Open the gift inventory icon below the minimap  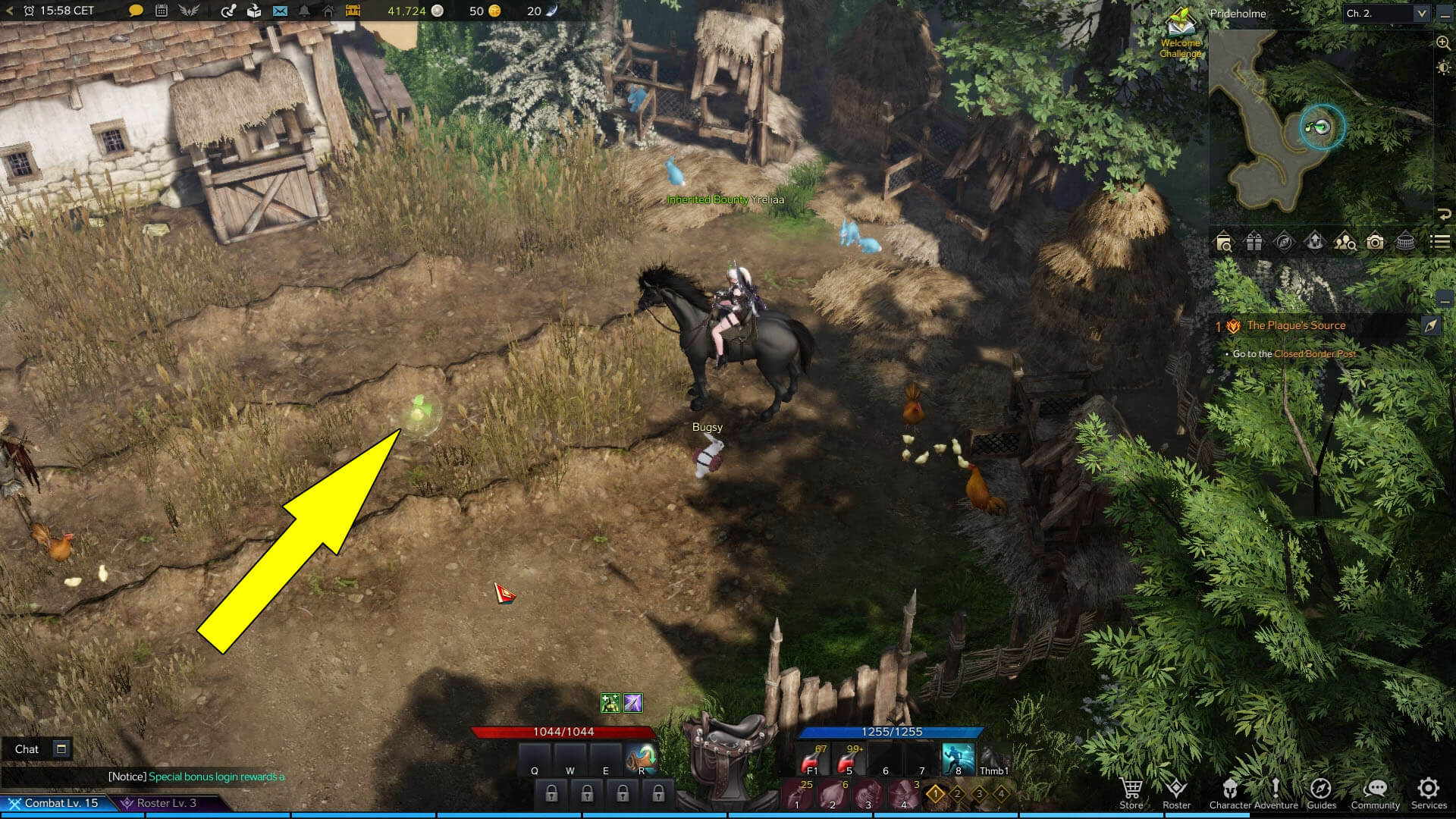1253,243
